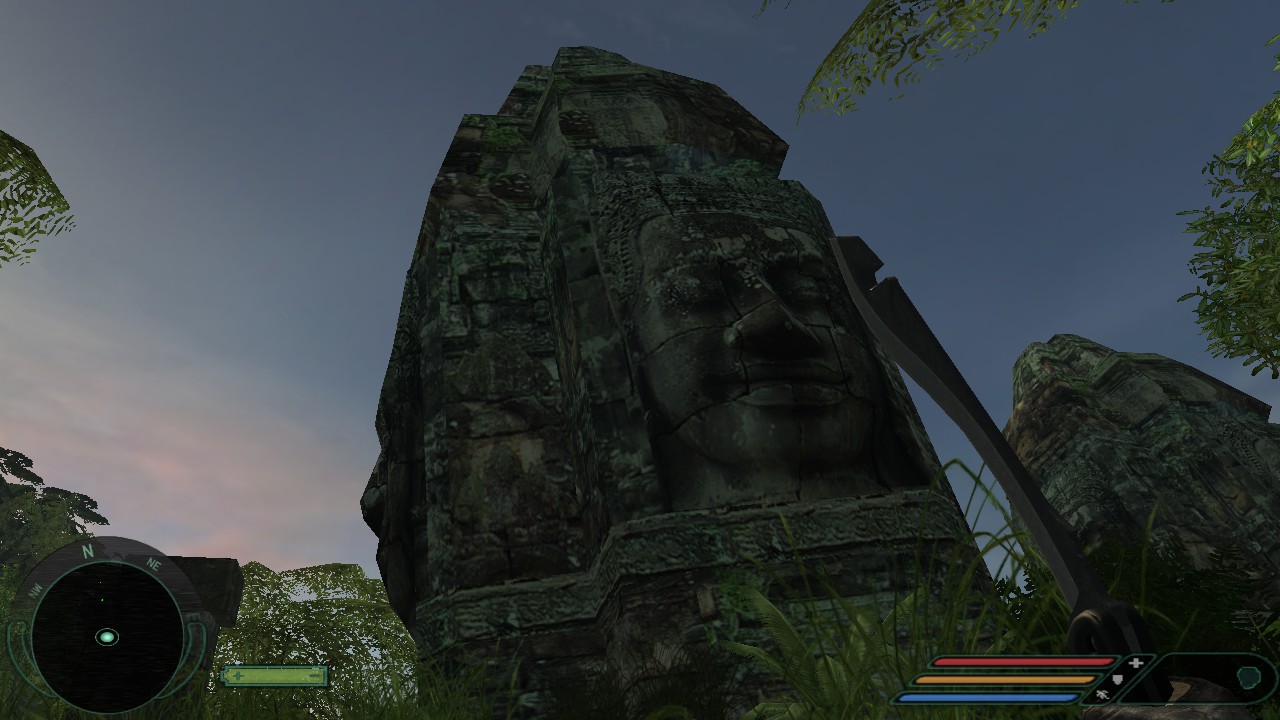Click the health cross icon on the HUD
The width and height of the screenshot is (1280, 720).
pos(1135,662)
